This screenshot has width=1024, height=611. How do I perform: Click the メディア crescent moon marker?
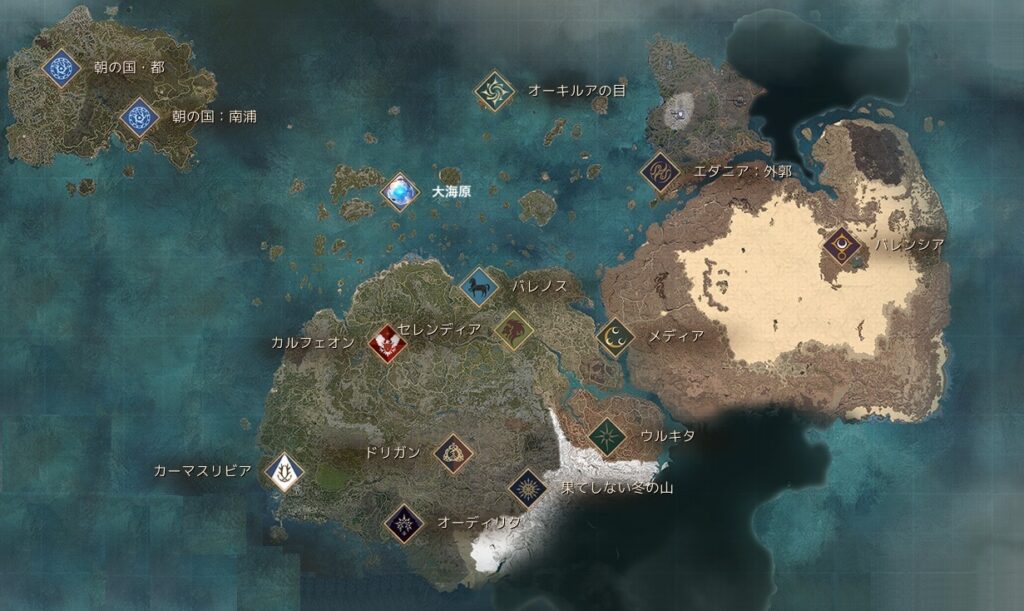616,337
